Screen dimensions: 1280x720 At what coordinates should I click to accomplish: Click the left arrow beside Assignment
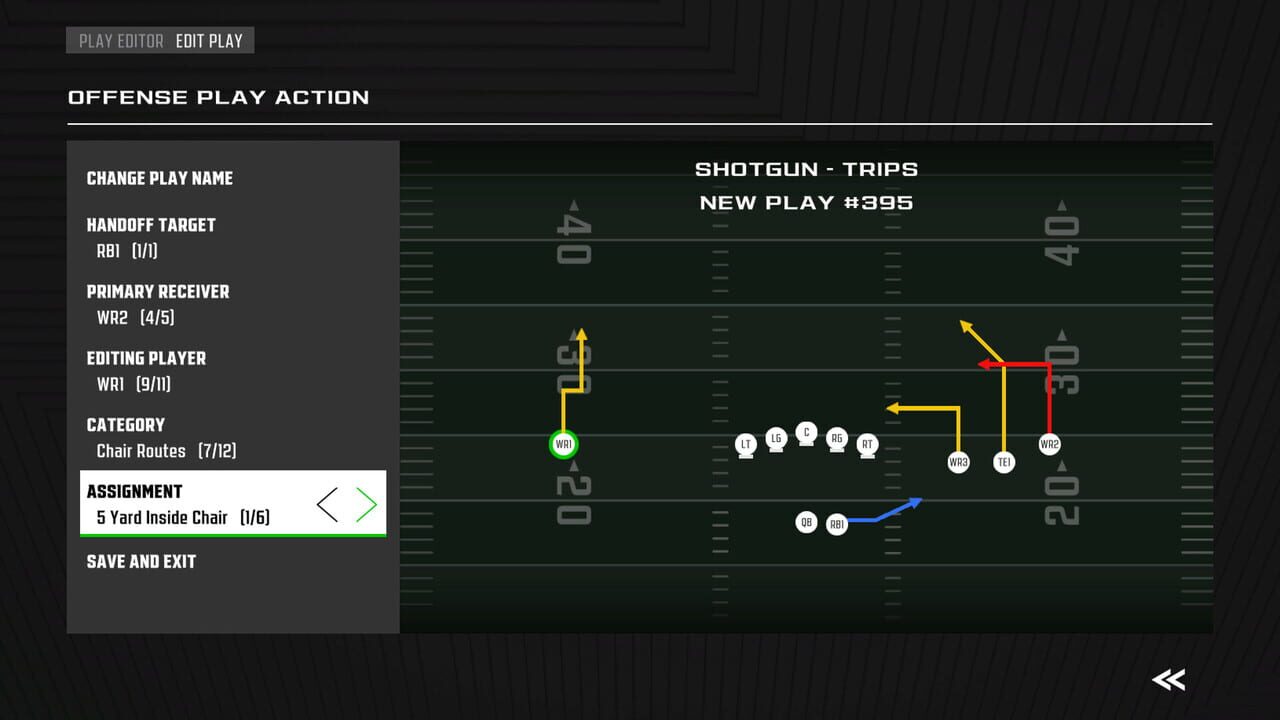(x=328, y=505)
